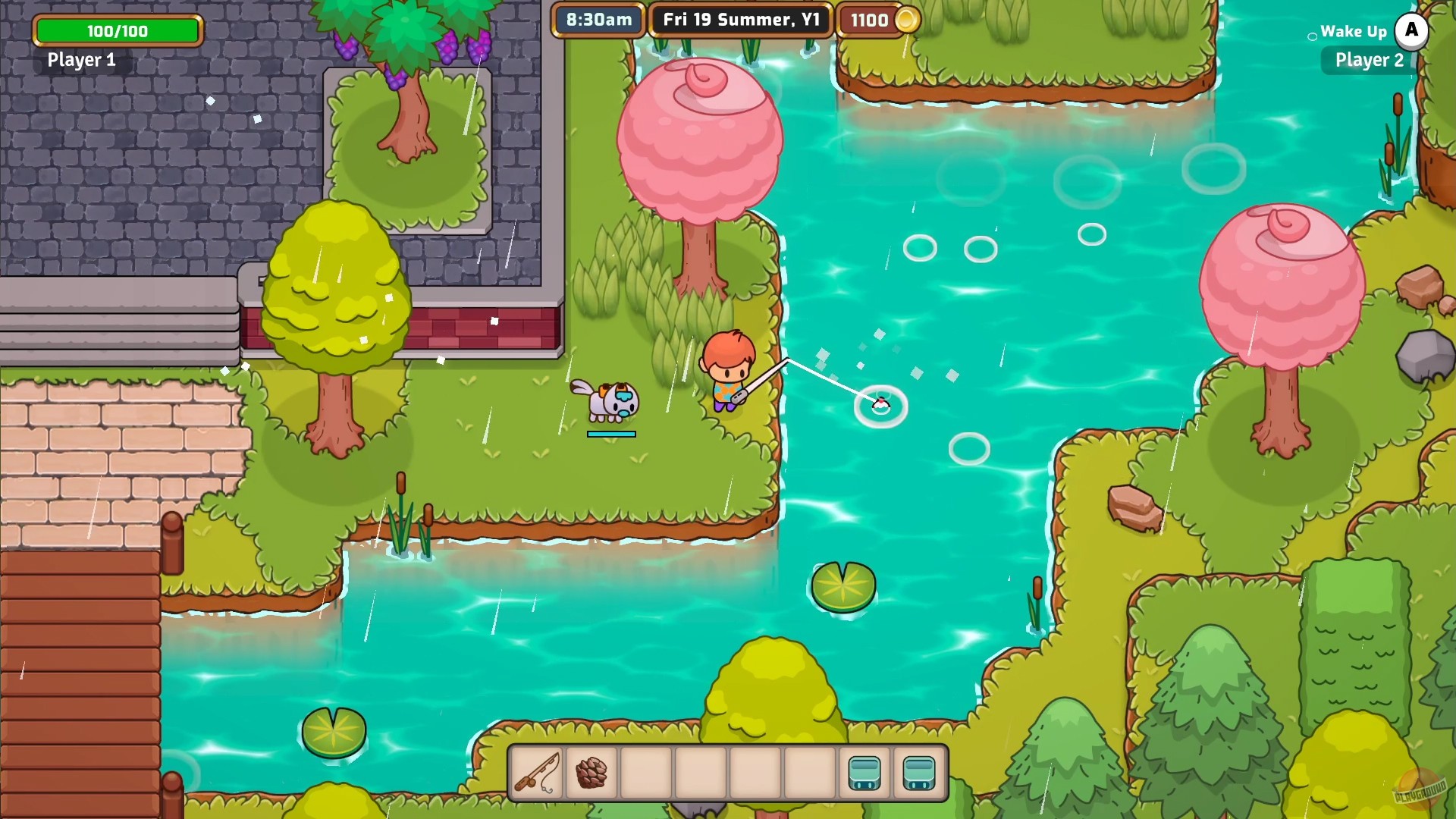The image size is (1456, 819).
Task: Expand the coin total showing 1100
Action: click(870, 20)
